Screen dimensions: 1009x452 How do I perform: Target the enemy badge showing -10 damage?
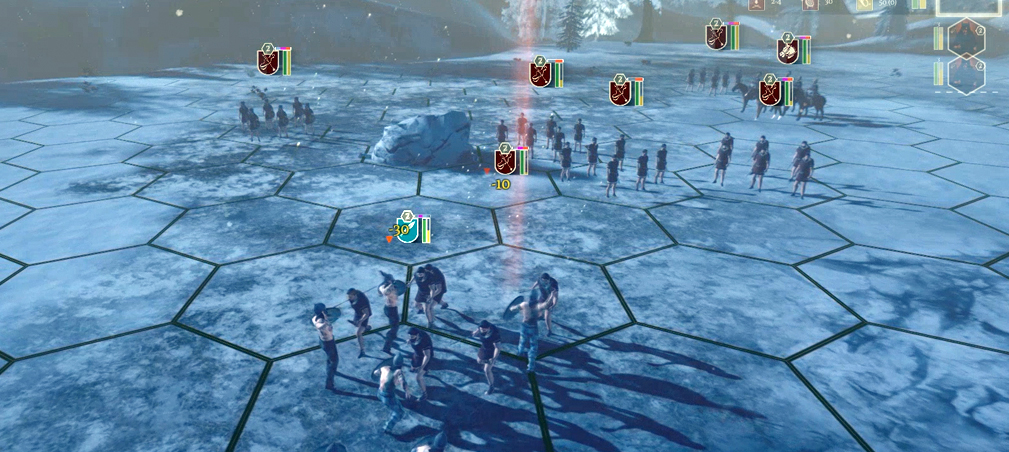506,160
